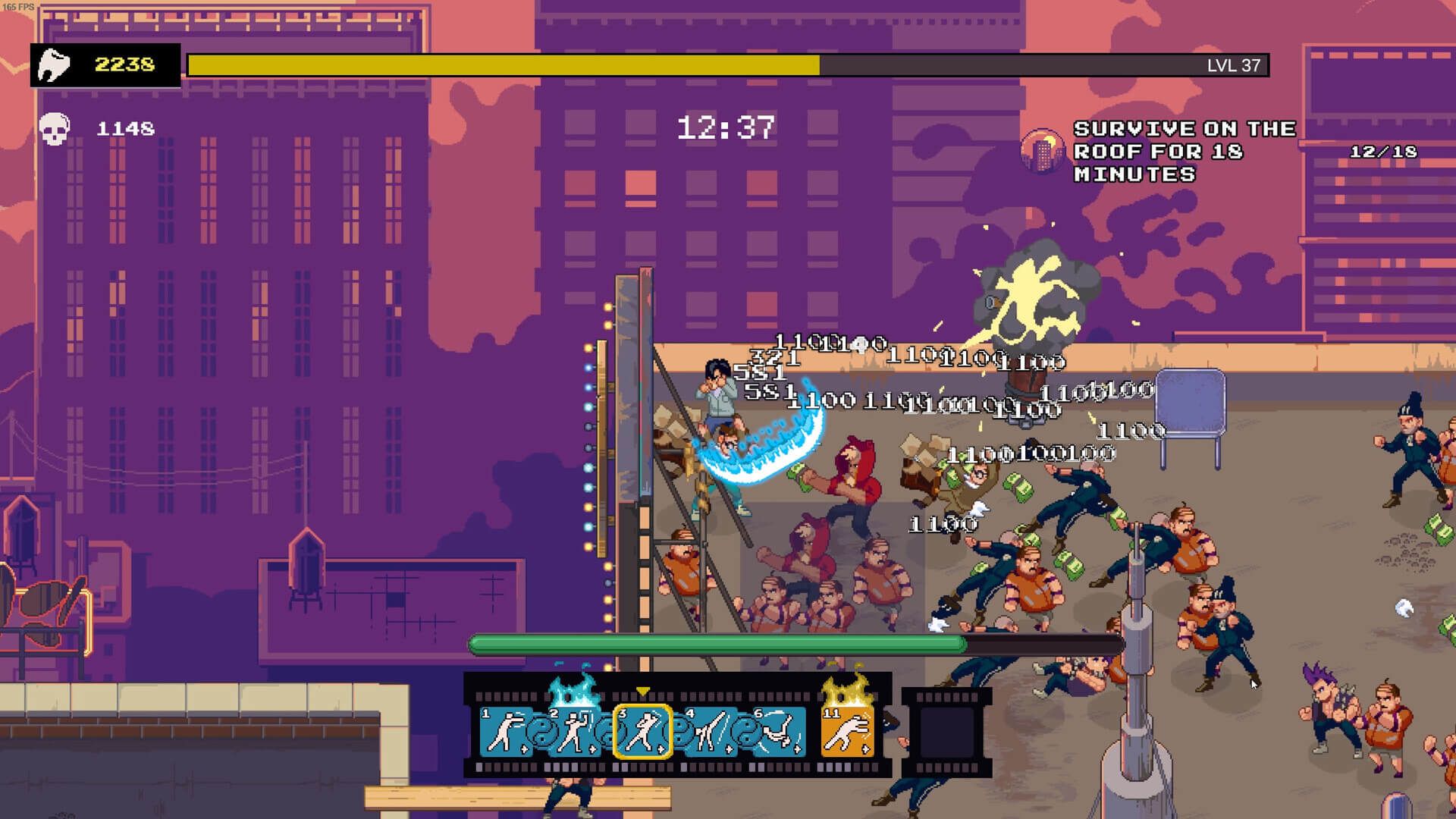Viewport: 1456px width, 819px height.
Task: Click the yellow XP progress bar
Action: click(x=500, y=66)
